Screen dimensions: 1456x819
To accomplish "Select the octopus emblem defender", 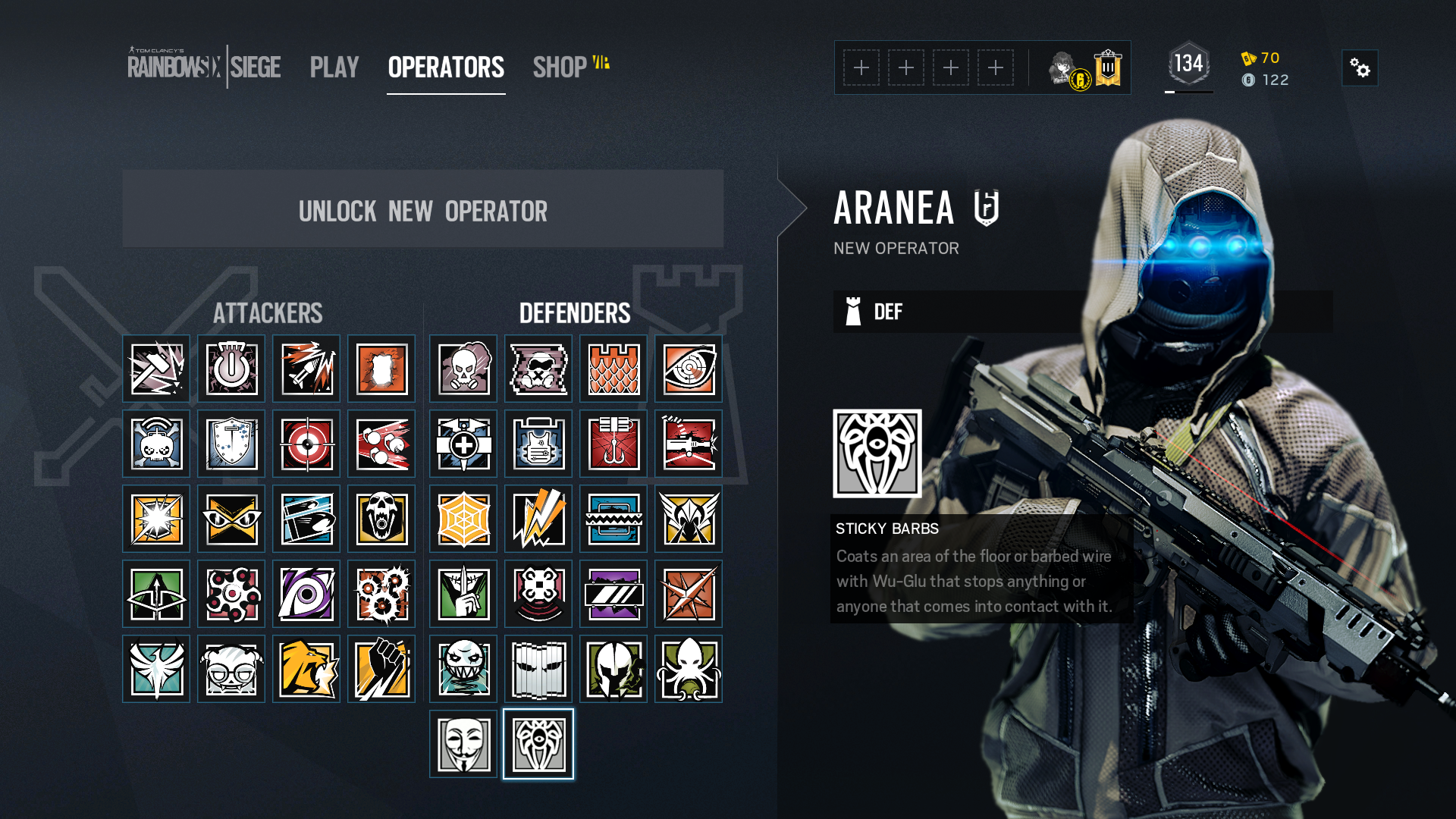I will (x=689, y=669).
